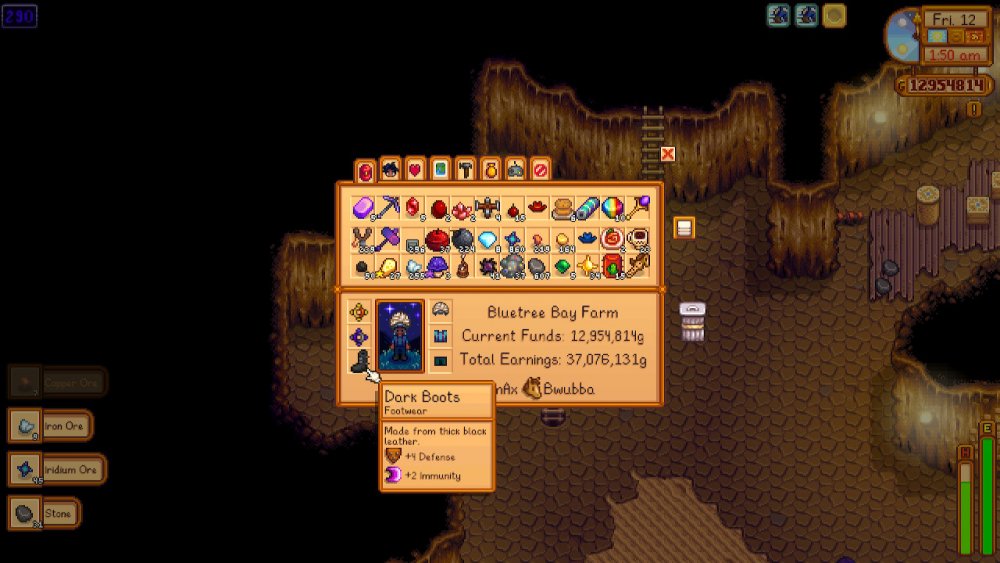Go to the Exit Game tab

540,170
